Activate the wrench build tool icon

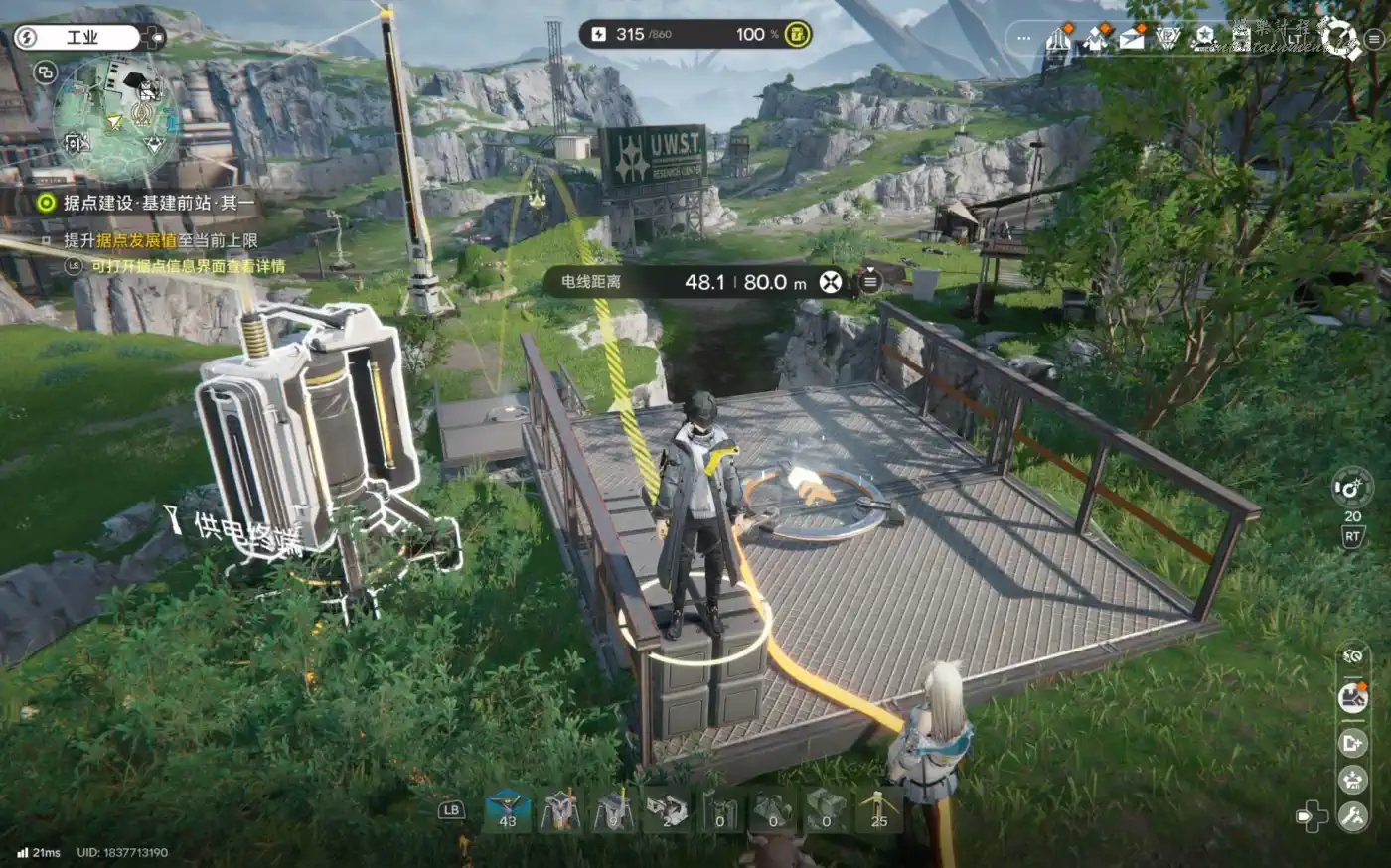(x=1352, y=816)
